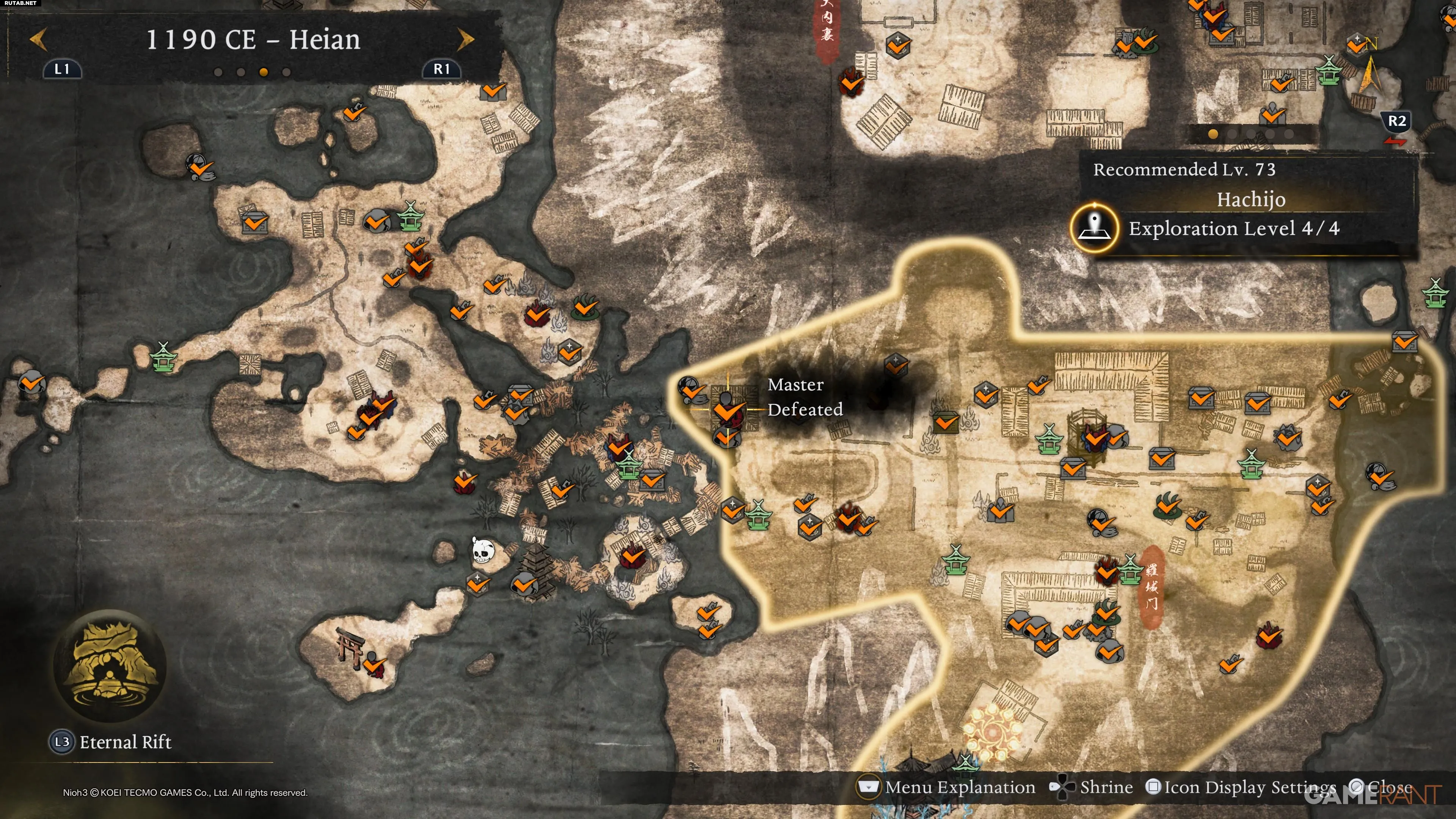
Task: Open the Hachijo region info panel
Action: coord(1250,200)
